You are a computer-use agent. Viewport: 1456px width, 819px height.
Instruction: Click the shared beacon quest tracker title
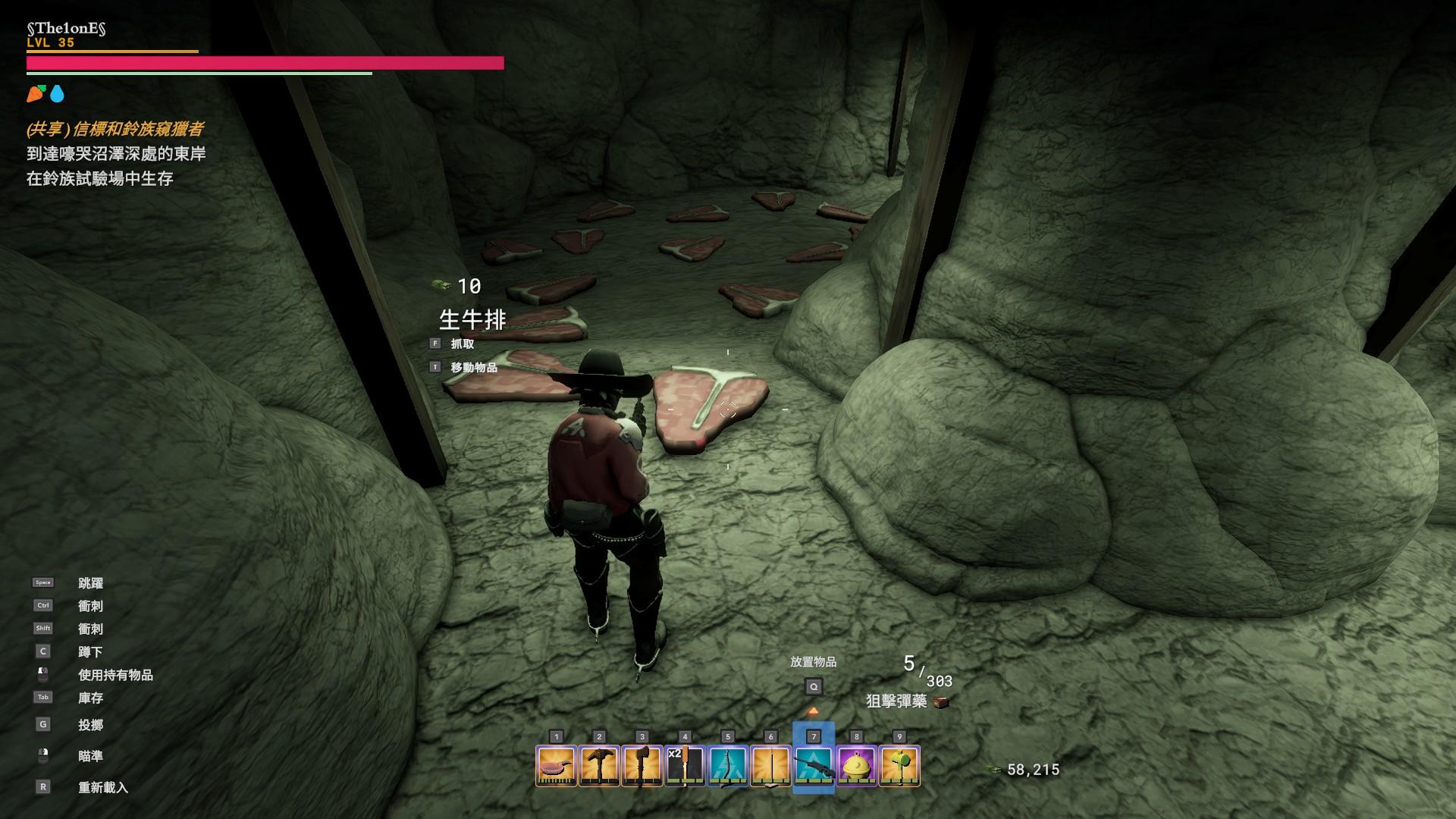point(115,130)
